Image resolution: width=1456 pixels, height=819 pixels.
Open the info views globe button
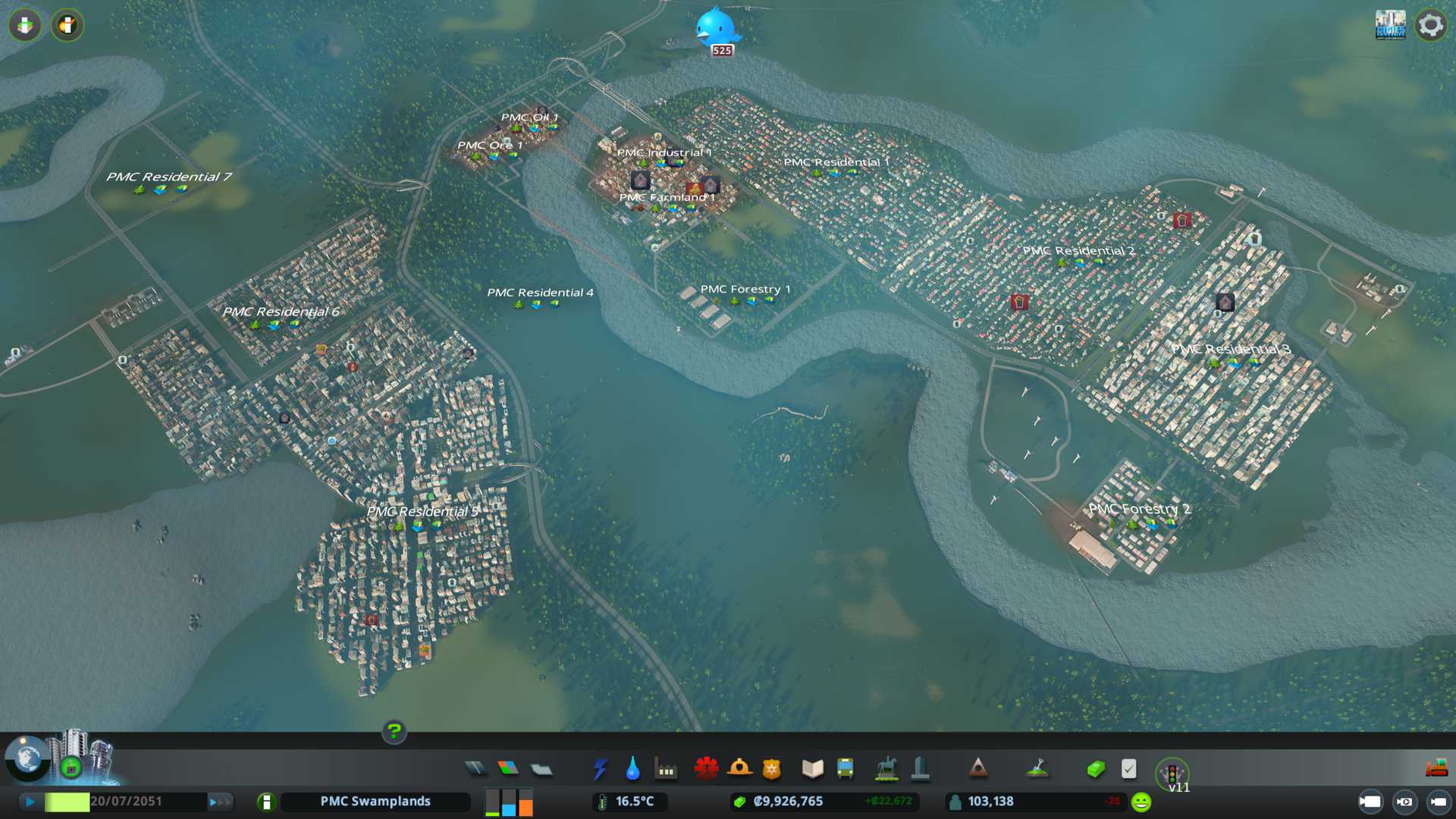coord(27,758)
